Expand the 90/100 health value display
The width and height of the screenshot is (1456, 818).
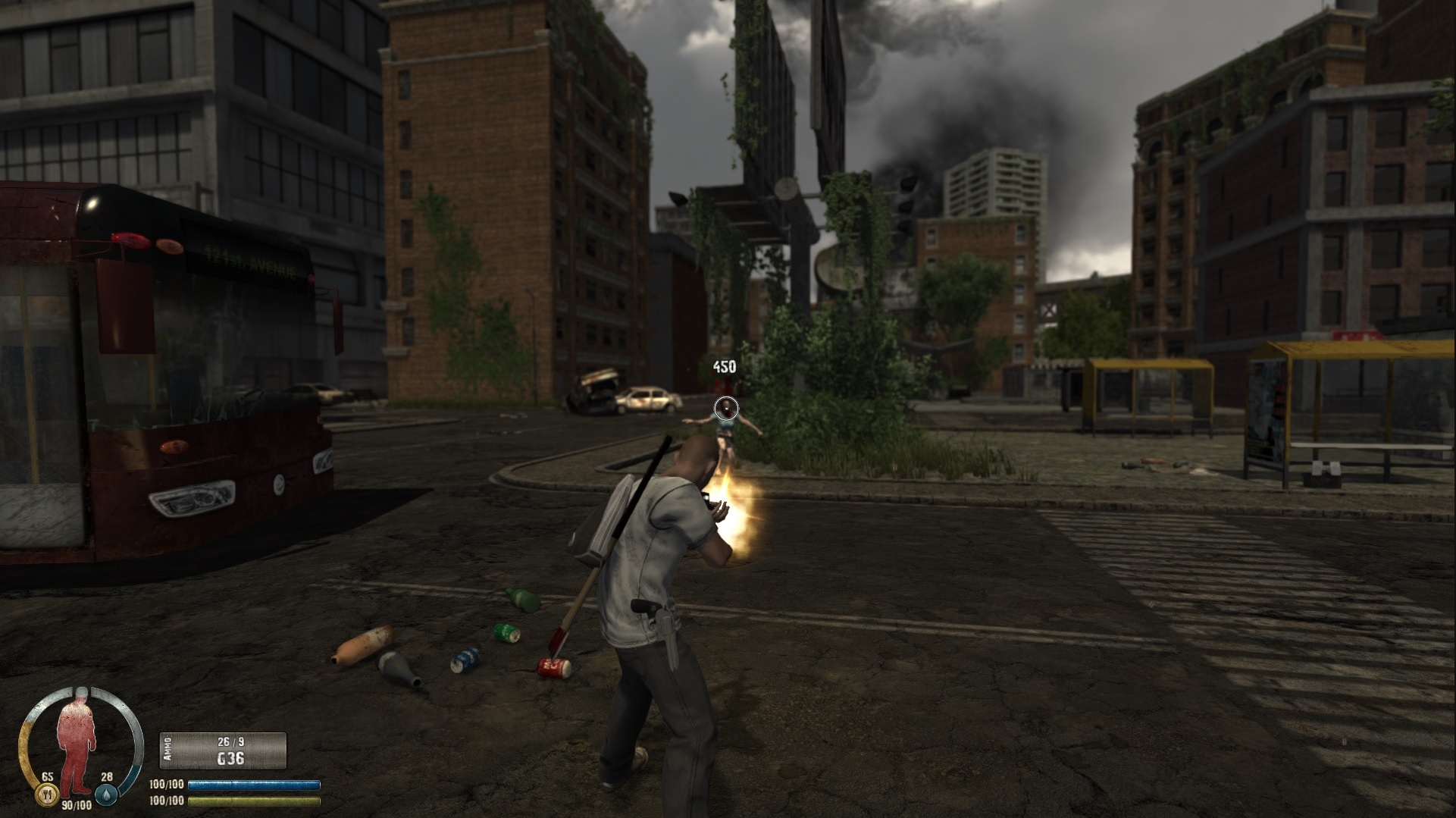(77, 805)
